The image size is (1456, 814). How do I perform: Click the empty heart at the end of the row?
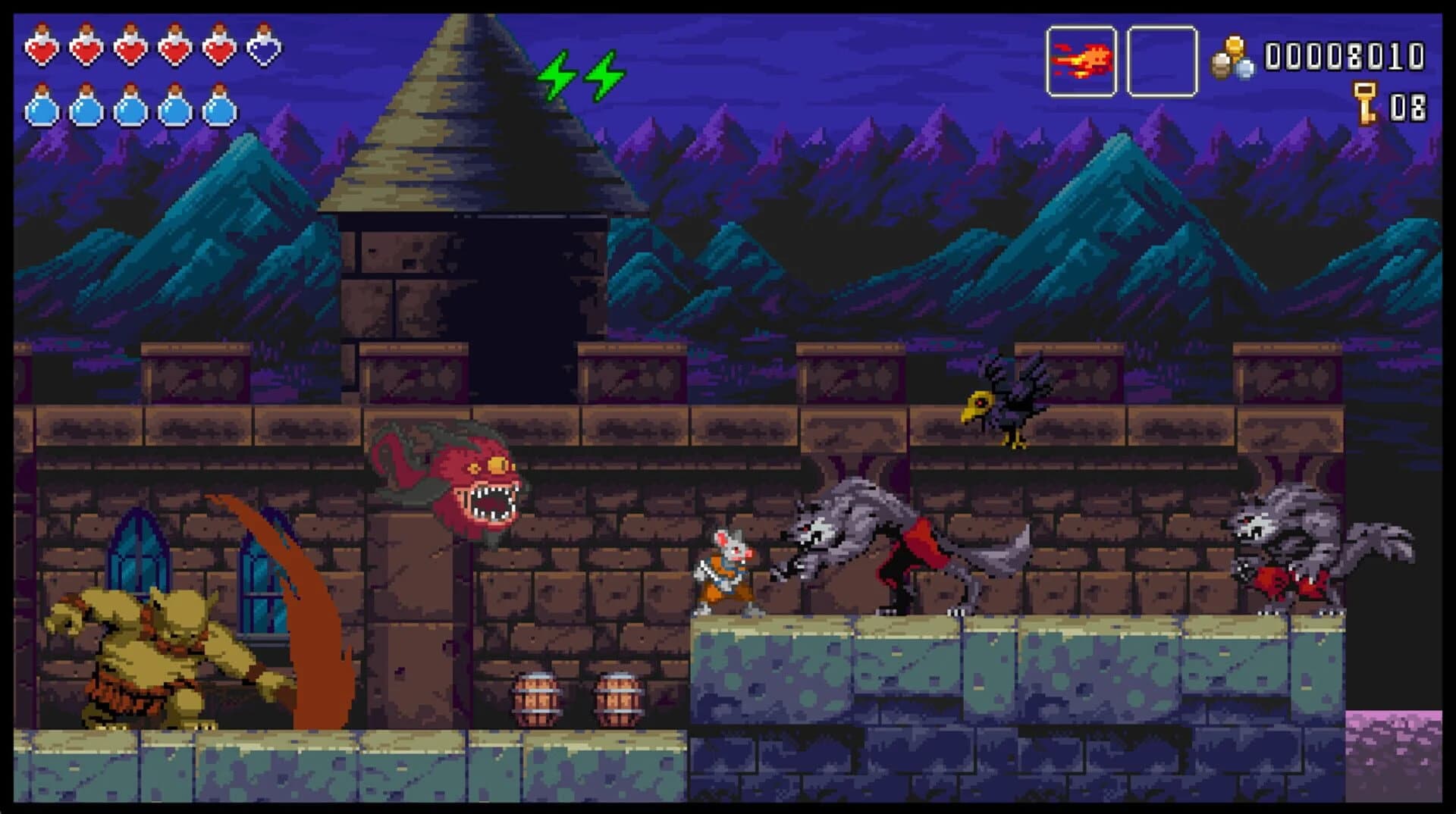click(265, 48)
